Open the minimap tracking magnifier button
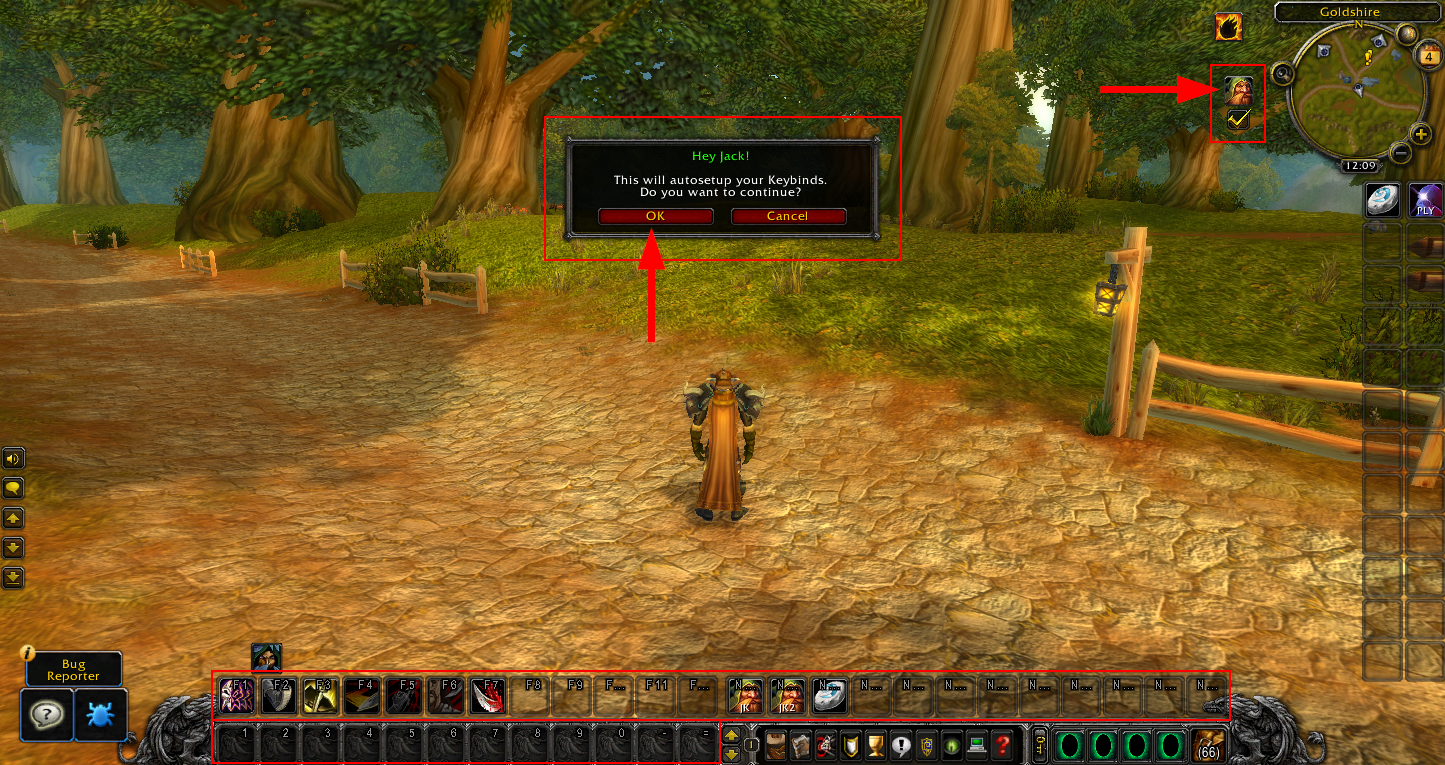The image size is (1445, 765). tap(1279, 72)
